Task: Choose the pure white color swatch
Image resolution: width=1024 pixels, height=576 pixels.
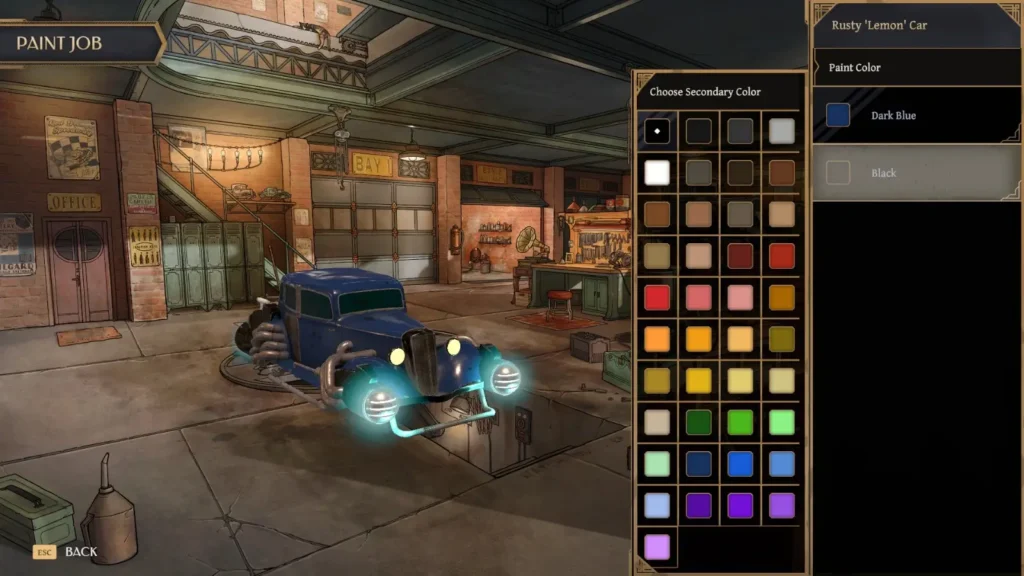Action: (657, 172)
